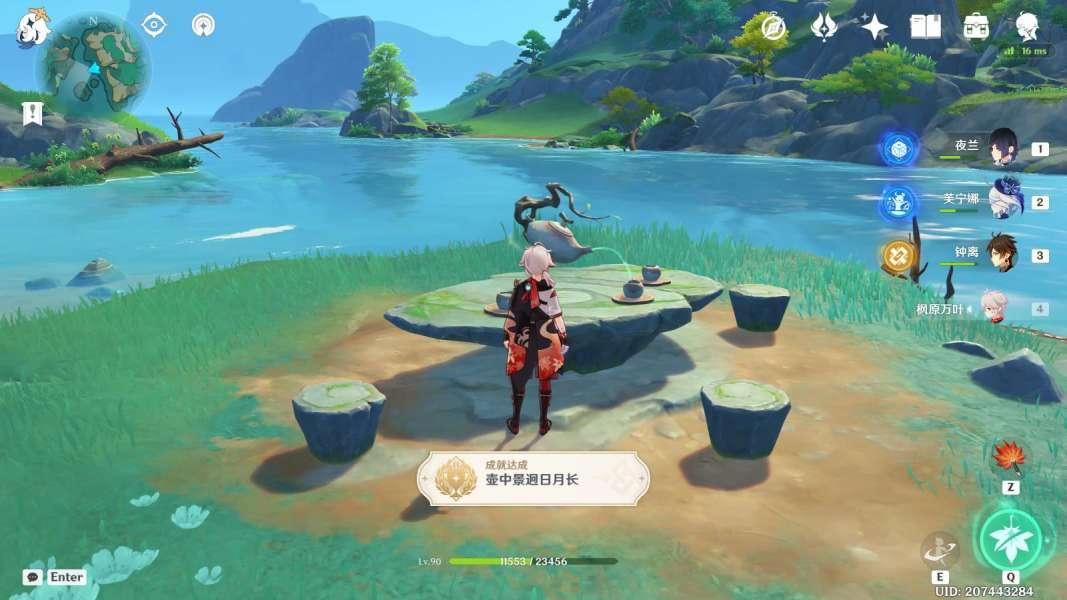Open the Adventurer Handbook book icon
Viewport: 1067px width, 600px height.
click(x=925, y=27)
